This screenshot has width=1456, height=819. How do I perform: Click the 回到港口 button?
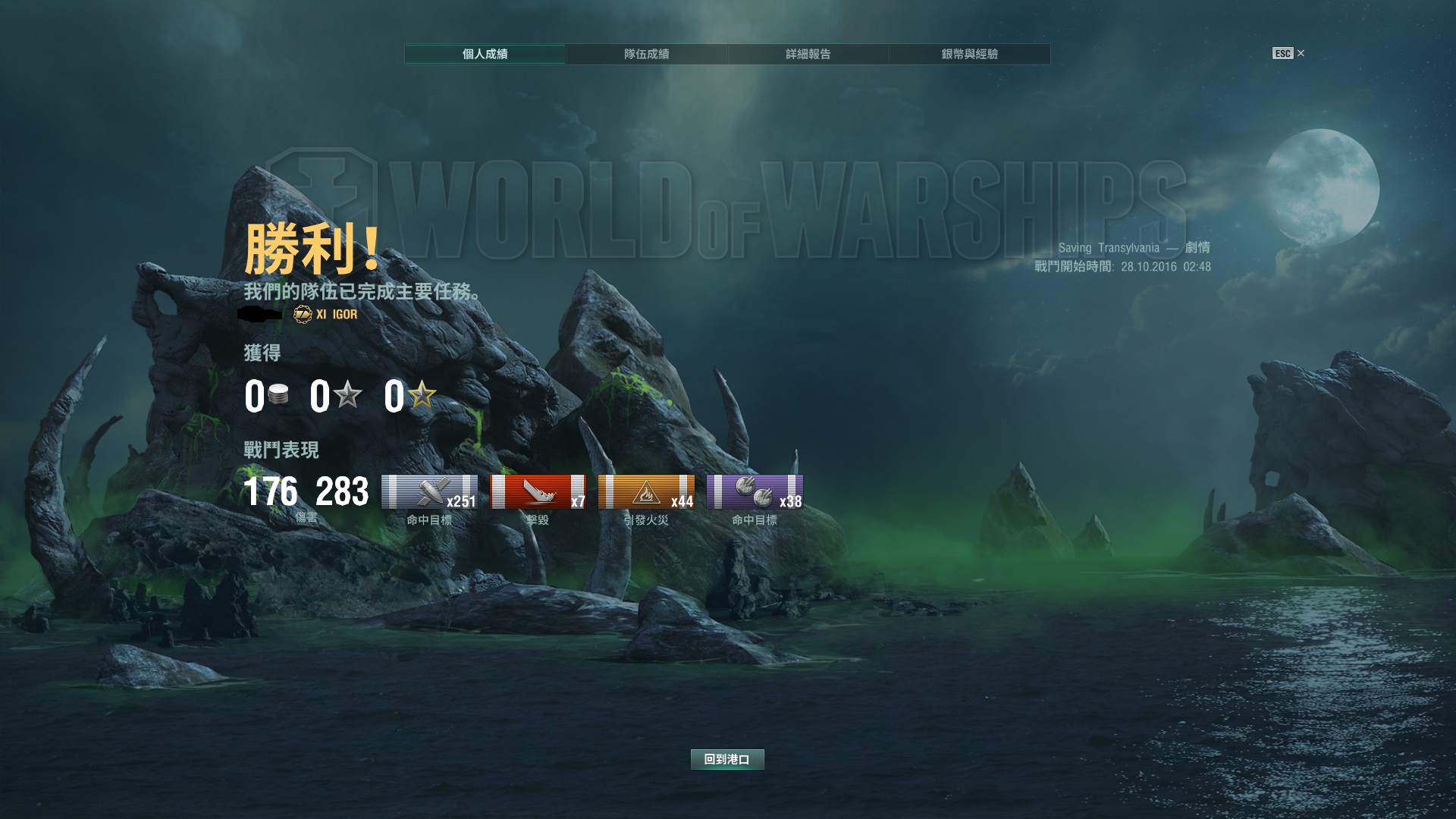click(x=726, y=759)
